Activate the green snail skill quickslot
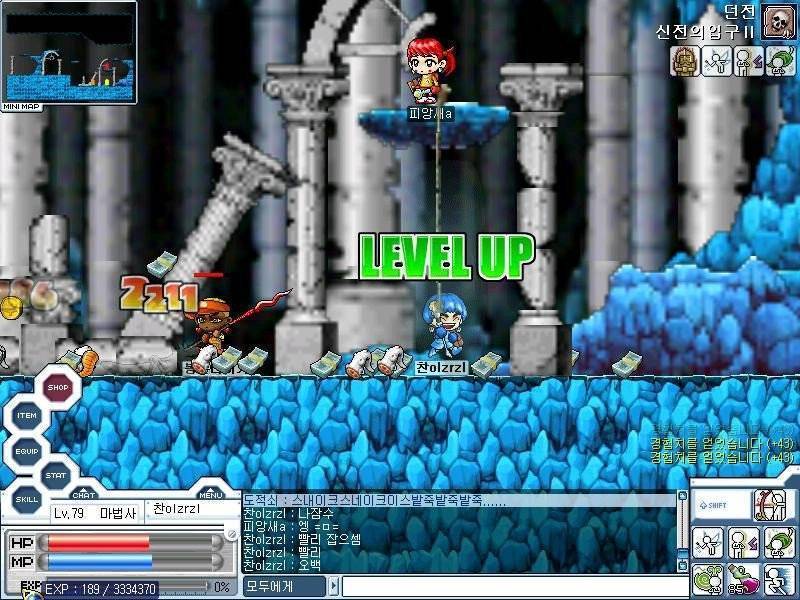 [x=708, y=578]
